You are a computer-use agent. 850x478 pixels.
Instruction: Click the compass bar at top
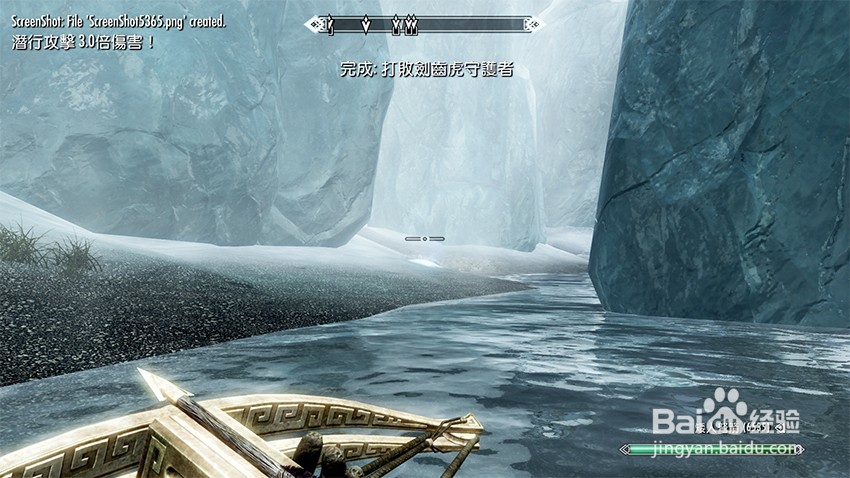pos(424,22)
